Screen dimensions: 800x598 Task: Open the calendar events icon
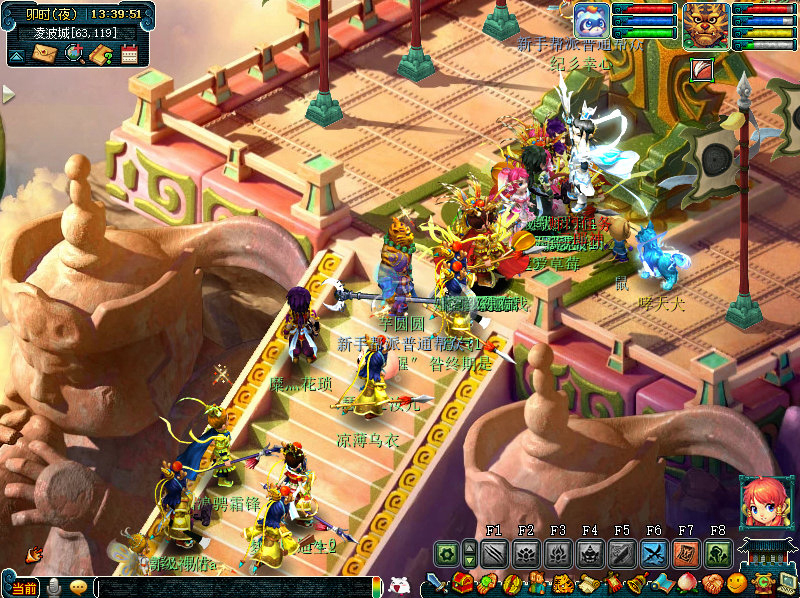[129, 54]
